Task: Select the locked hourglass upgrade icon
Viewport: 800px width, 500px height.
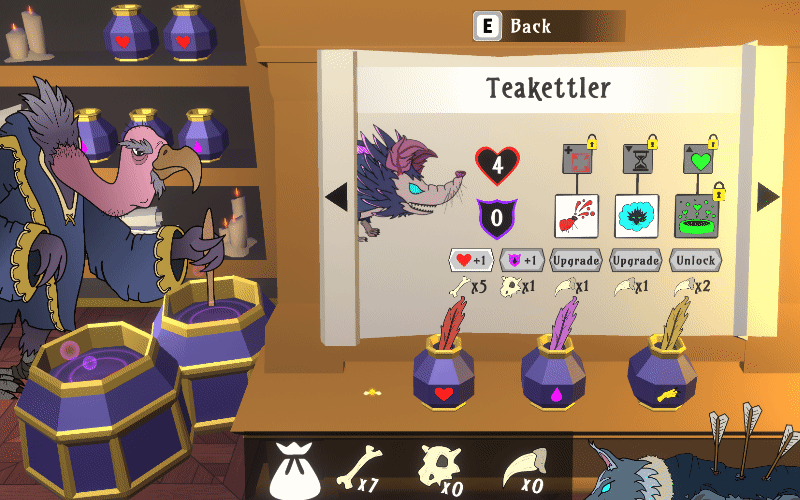Action: point(635,159)
